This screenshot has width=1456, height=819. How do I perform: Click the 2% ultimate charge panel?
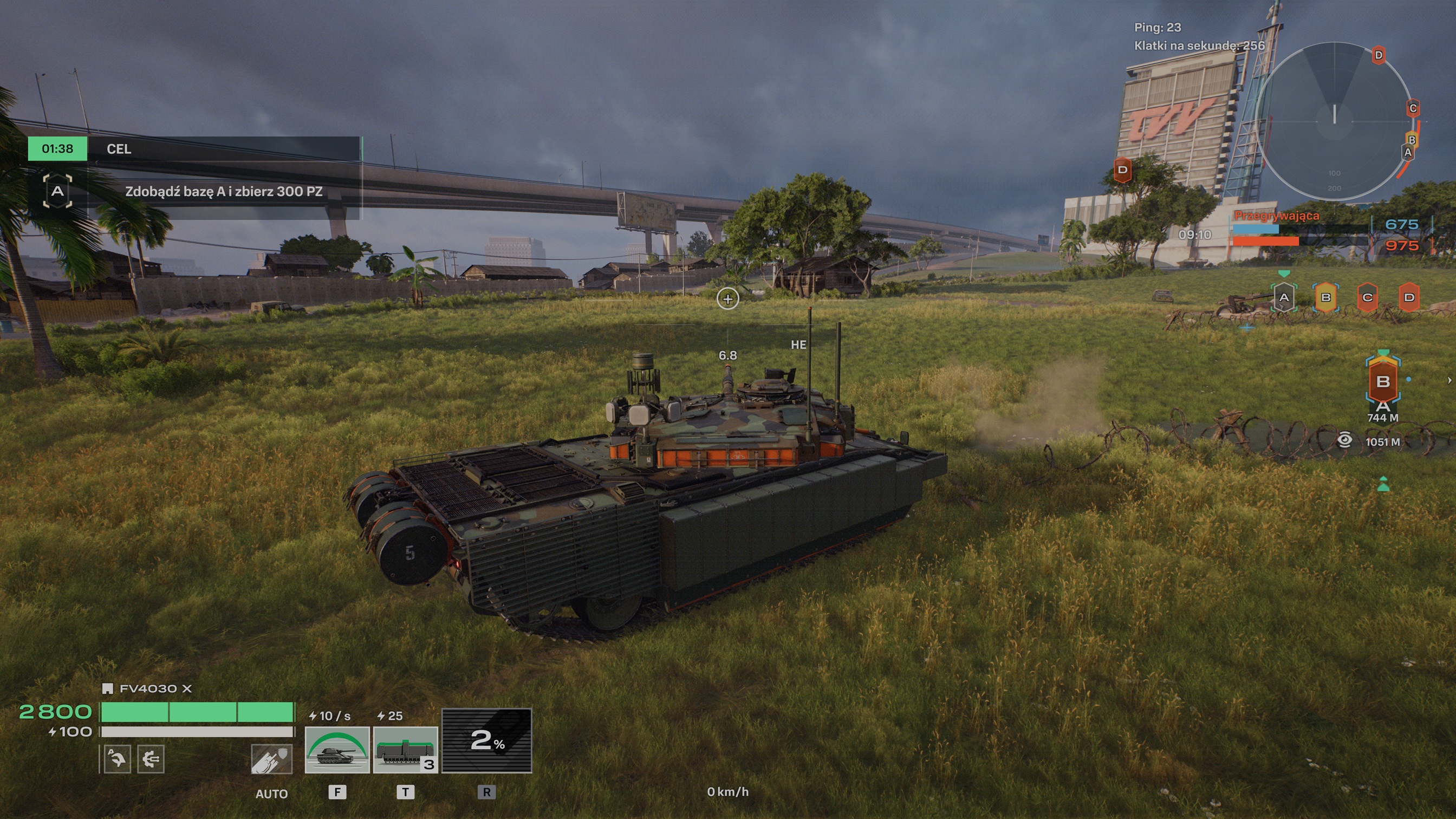[x=486, y=740]
